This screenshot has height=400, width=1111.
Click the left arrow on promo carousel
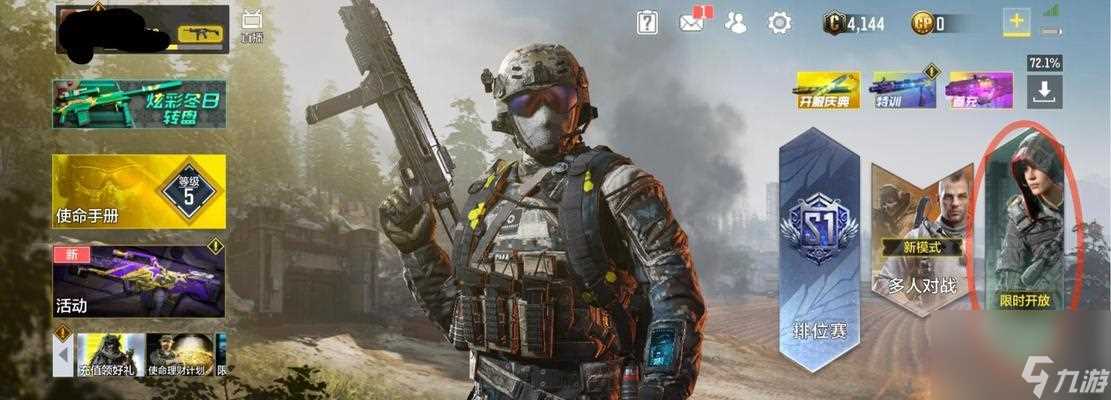[64, 354]
